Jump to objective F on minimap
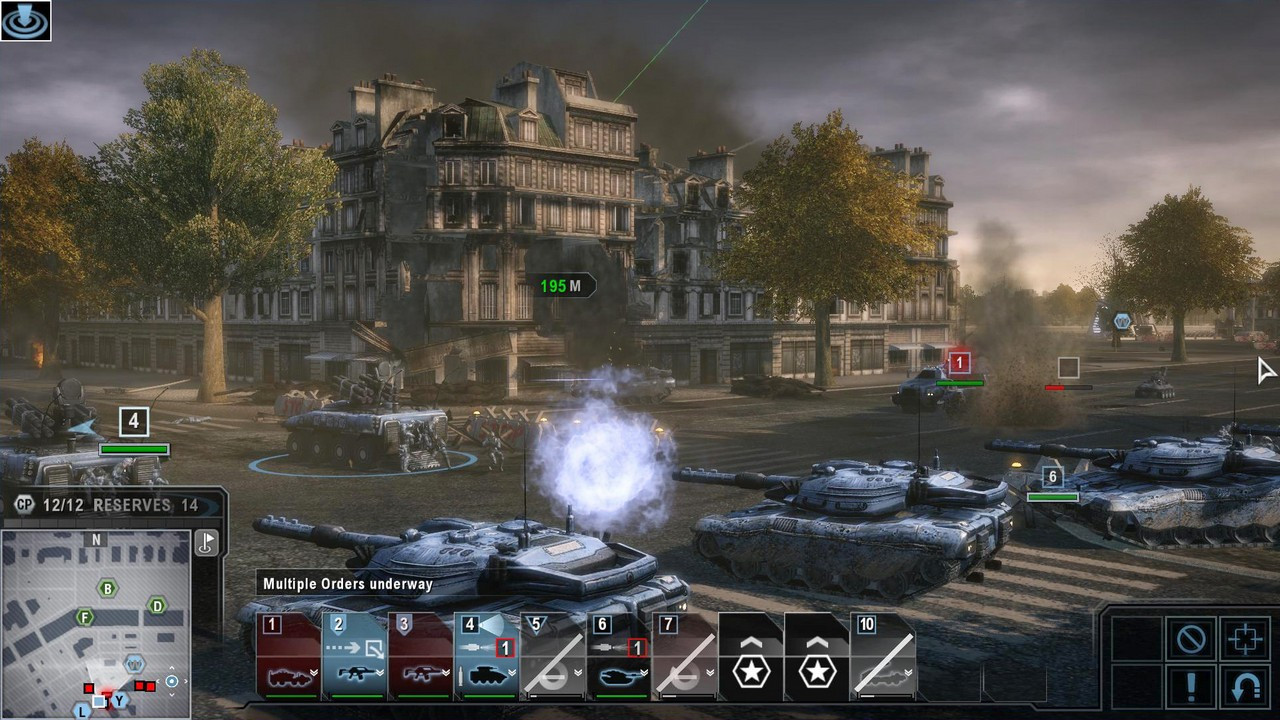The width and height of the screenshot is (1280, 720). pos(85,618)
